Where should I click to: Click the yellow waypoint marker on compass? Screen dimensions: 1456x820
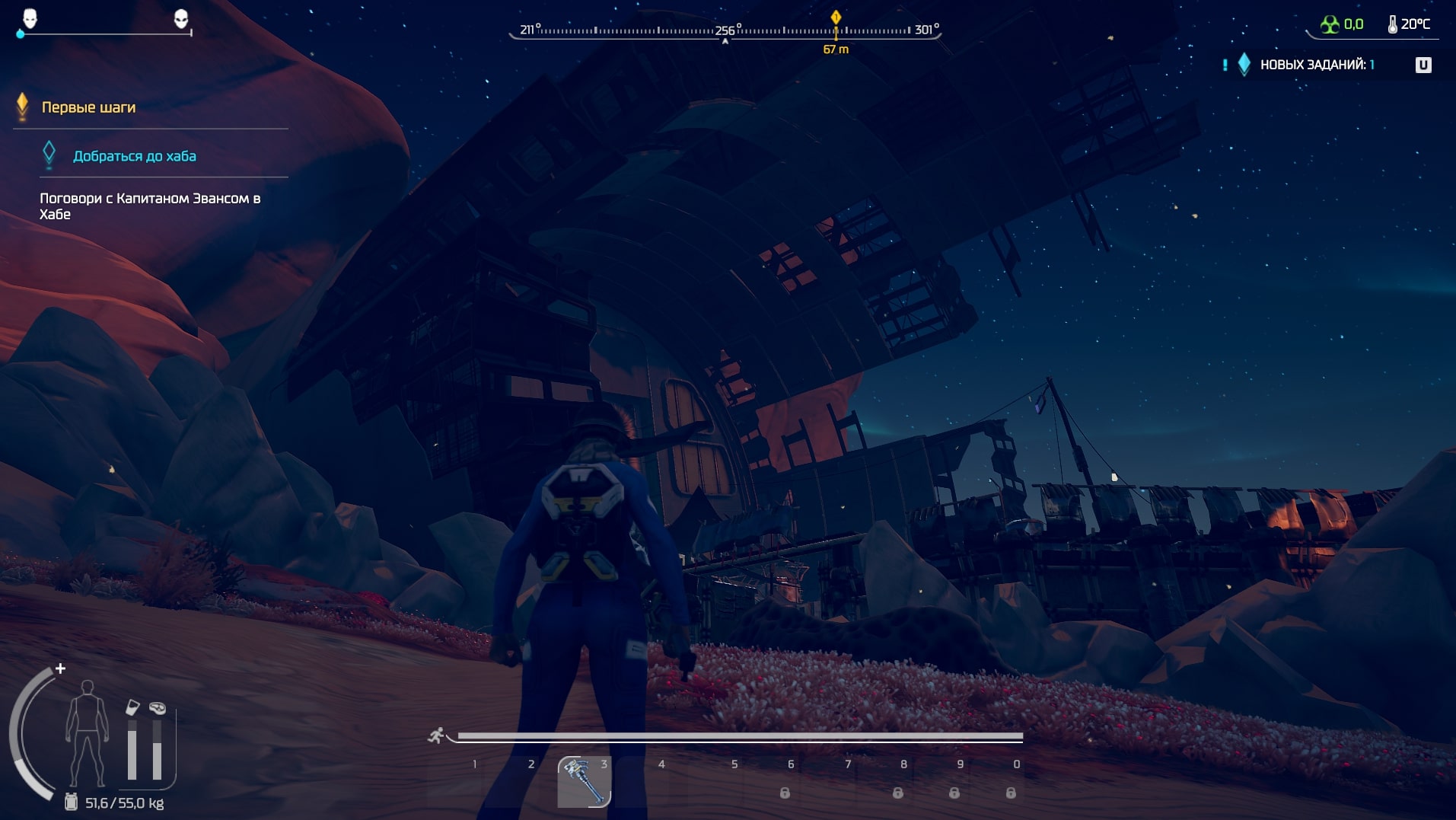coord(836,18)
